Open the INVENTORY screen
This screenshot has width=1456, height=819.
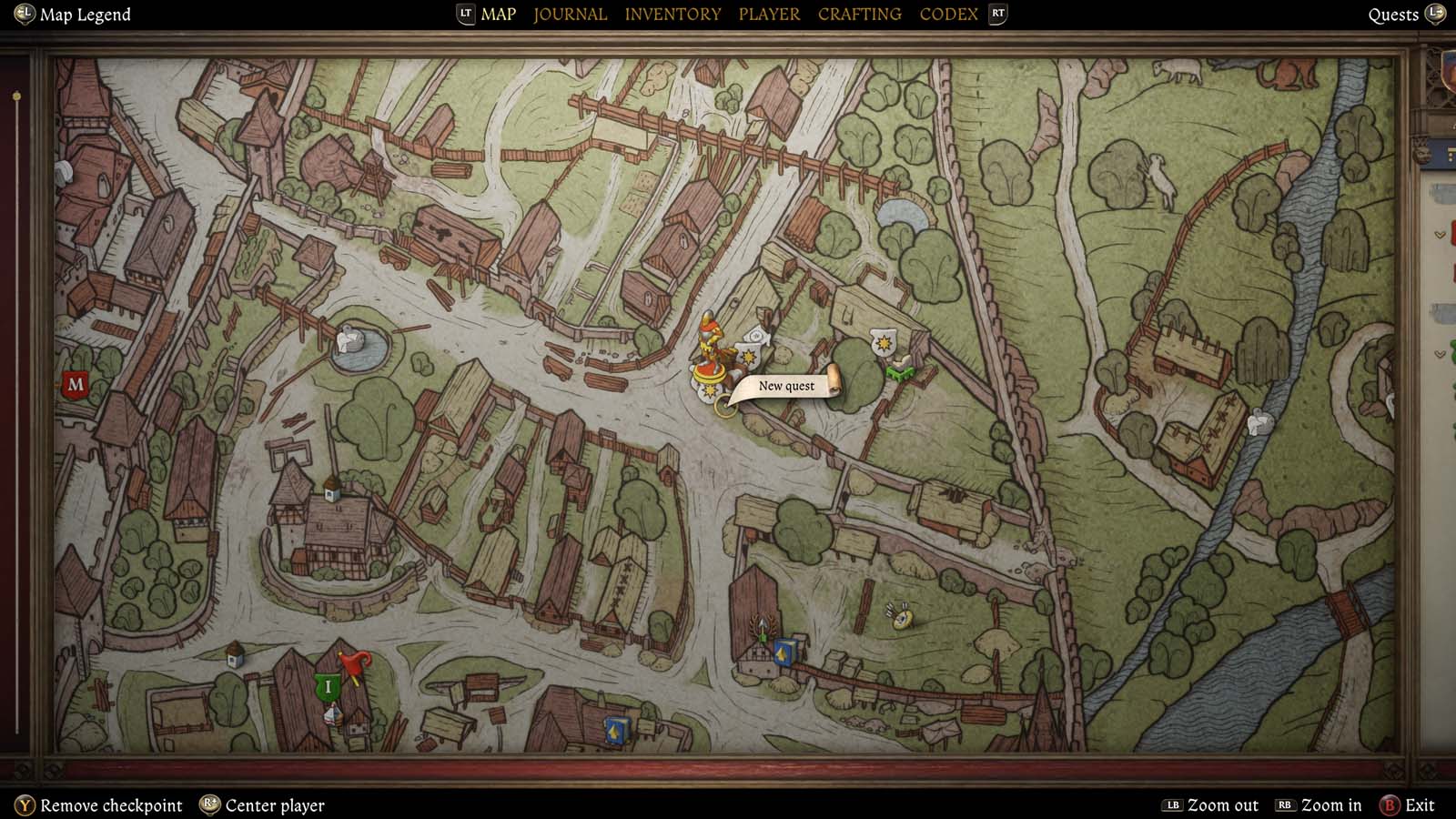click(x=672, y=14)
